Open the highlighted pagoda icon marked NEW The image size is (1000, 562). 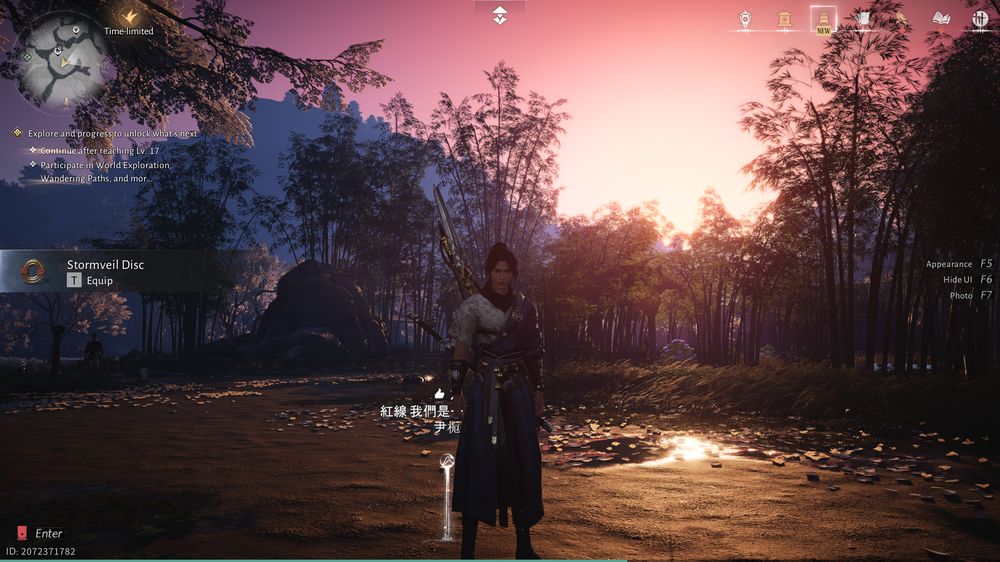(823, 19)
